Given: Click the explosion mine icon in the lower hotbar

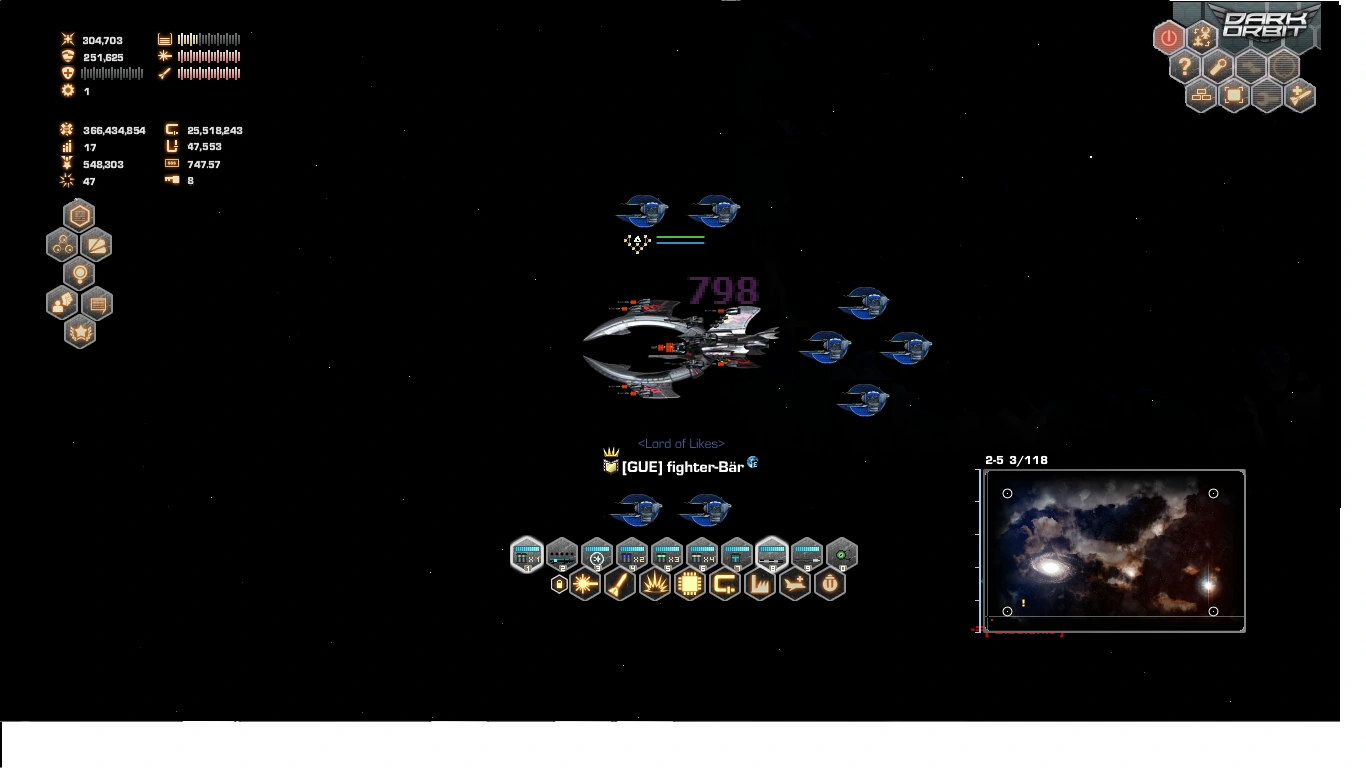Looking at the screenshot, I should [x=654, y=583].
